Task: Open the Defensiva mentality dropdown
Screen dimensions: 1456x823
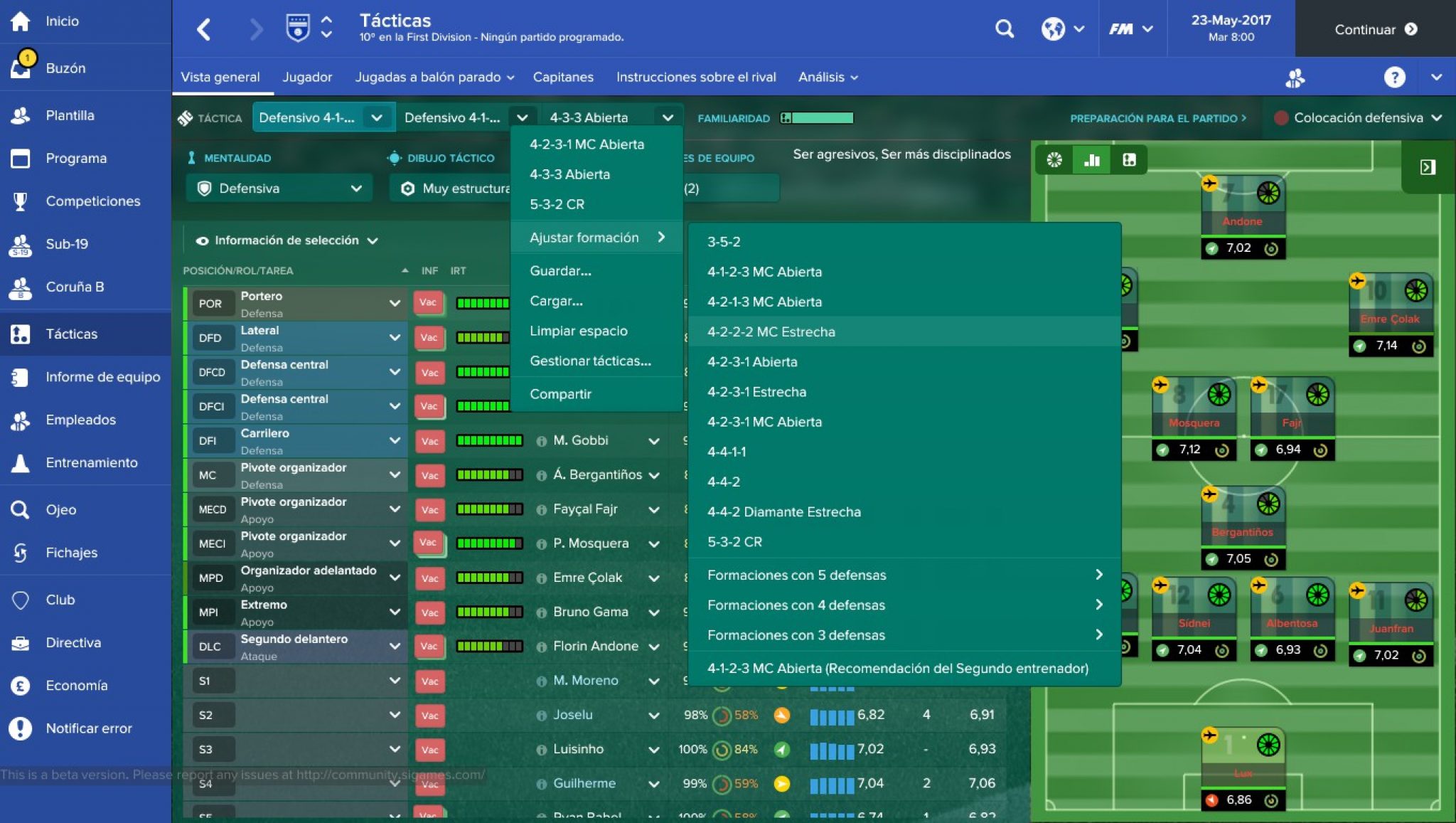Action: 279,188
